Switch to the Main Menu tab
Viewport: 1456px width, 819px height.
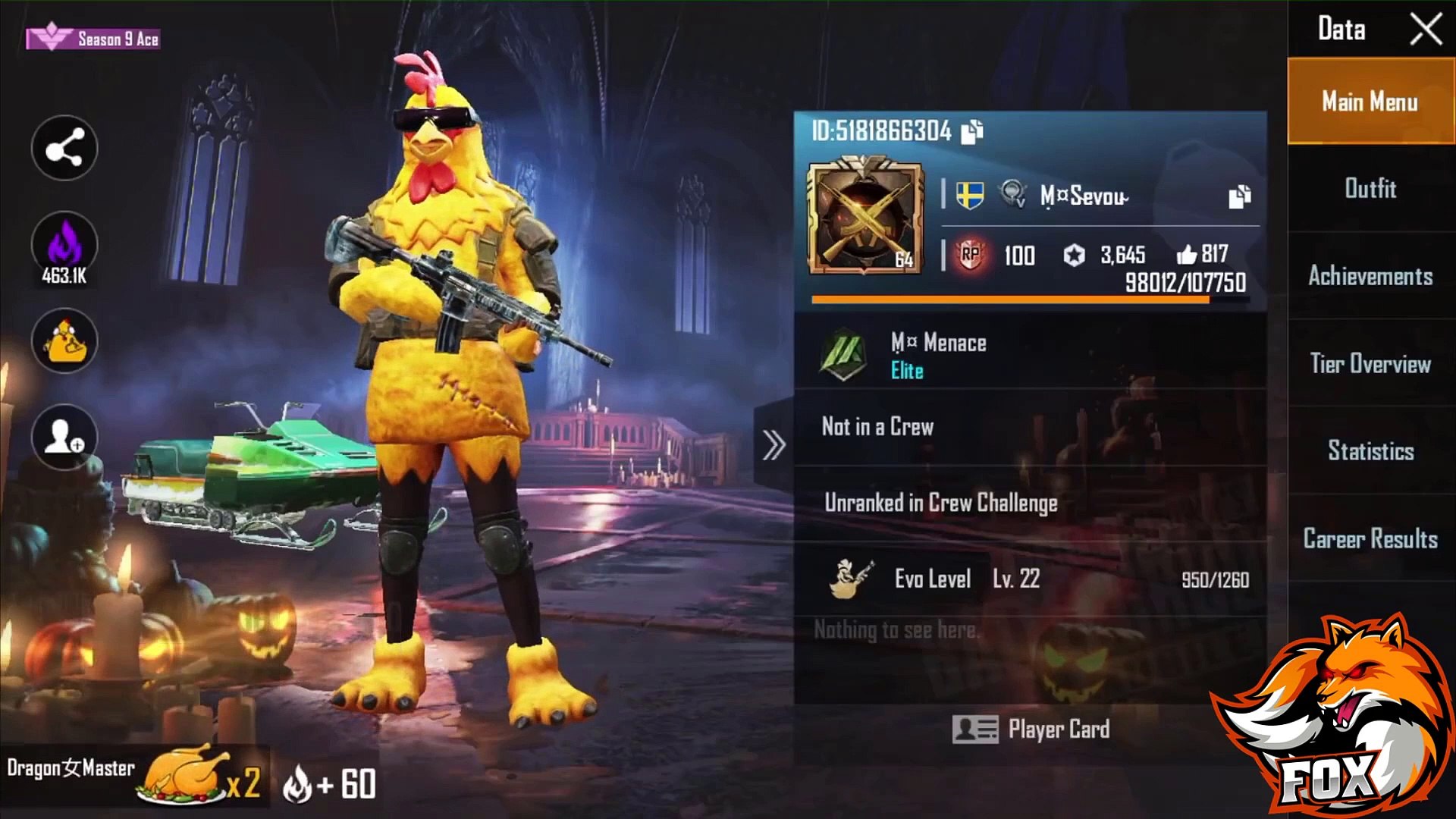click(x=1370, y=102)
